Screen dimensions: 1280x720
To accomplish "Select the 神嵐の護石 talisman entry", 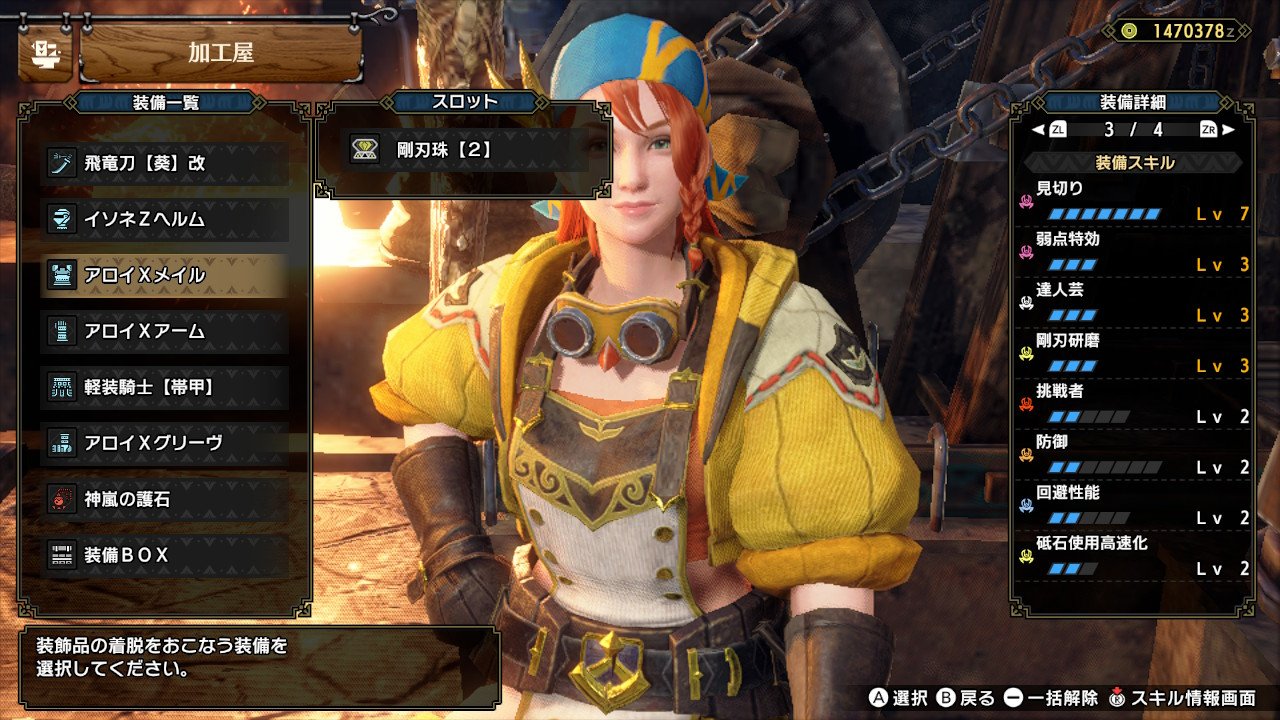I will point(165,499).
